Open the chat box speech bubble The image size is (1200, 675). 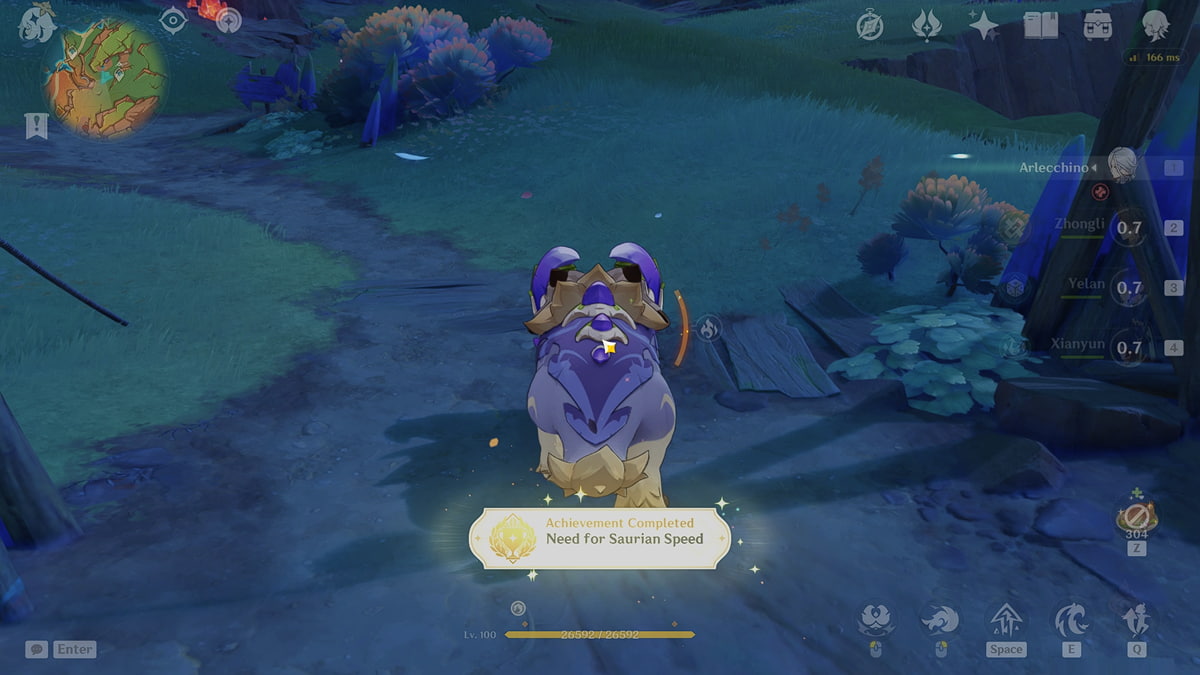(36, 649)
